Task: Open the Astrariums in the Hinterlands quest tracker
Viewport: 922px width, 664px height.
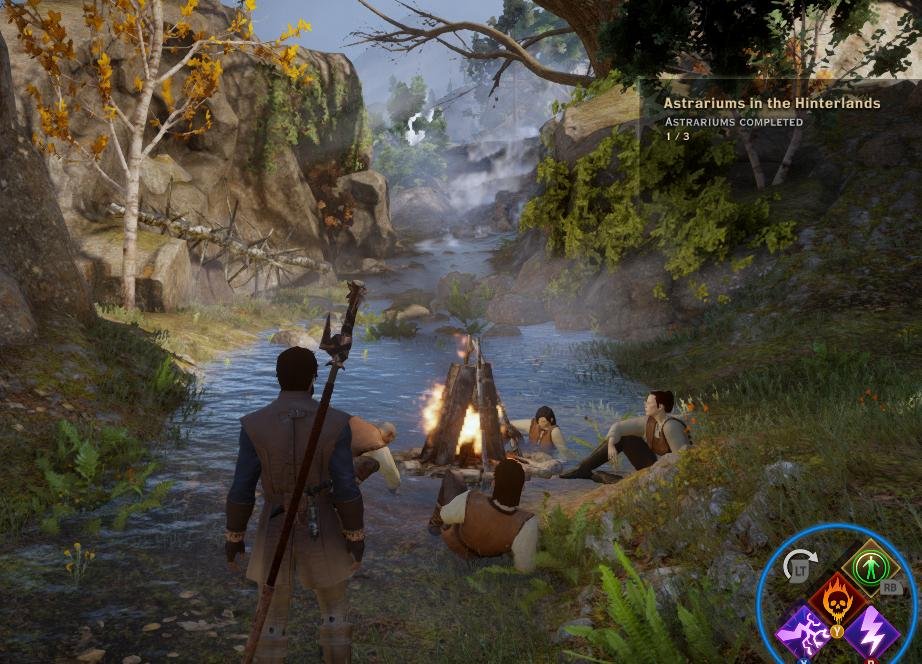Action: pos(771,103)
